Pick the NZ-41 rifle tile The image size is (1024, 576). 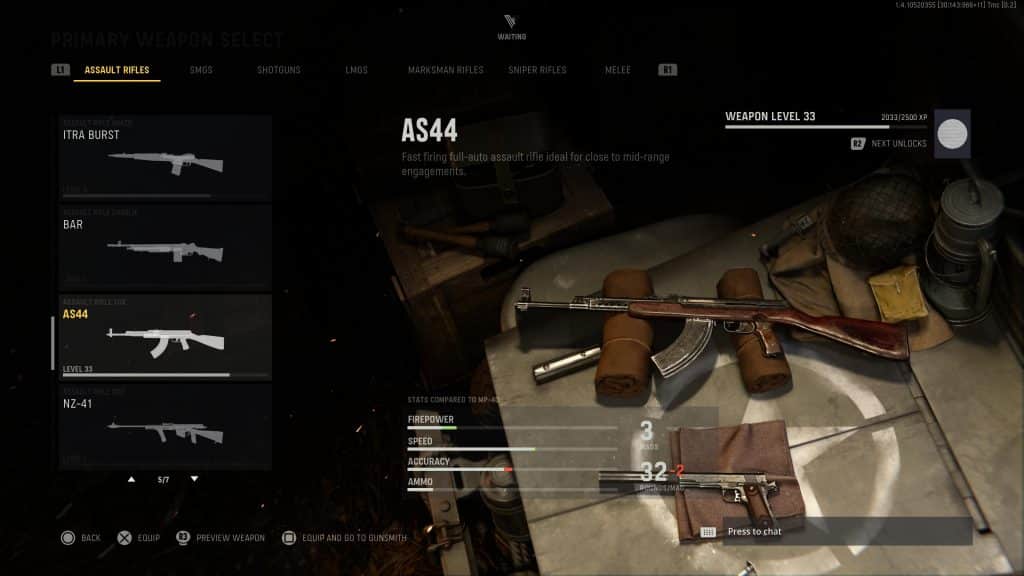click(165, 425)
